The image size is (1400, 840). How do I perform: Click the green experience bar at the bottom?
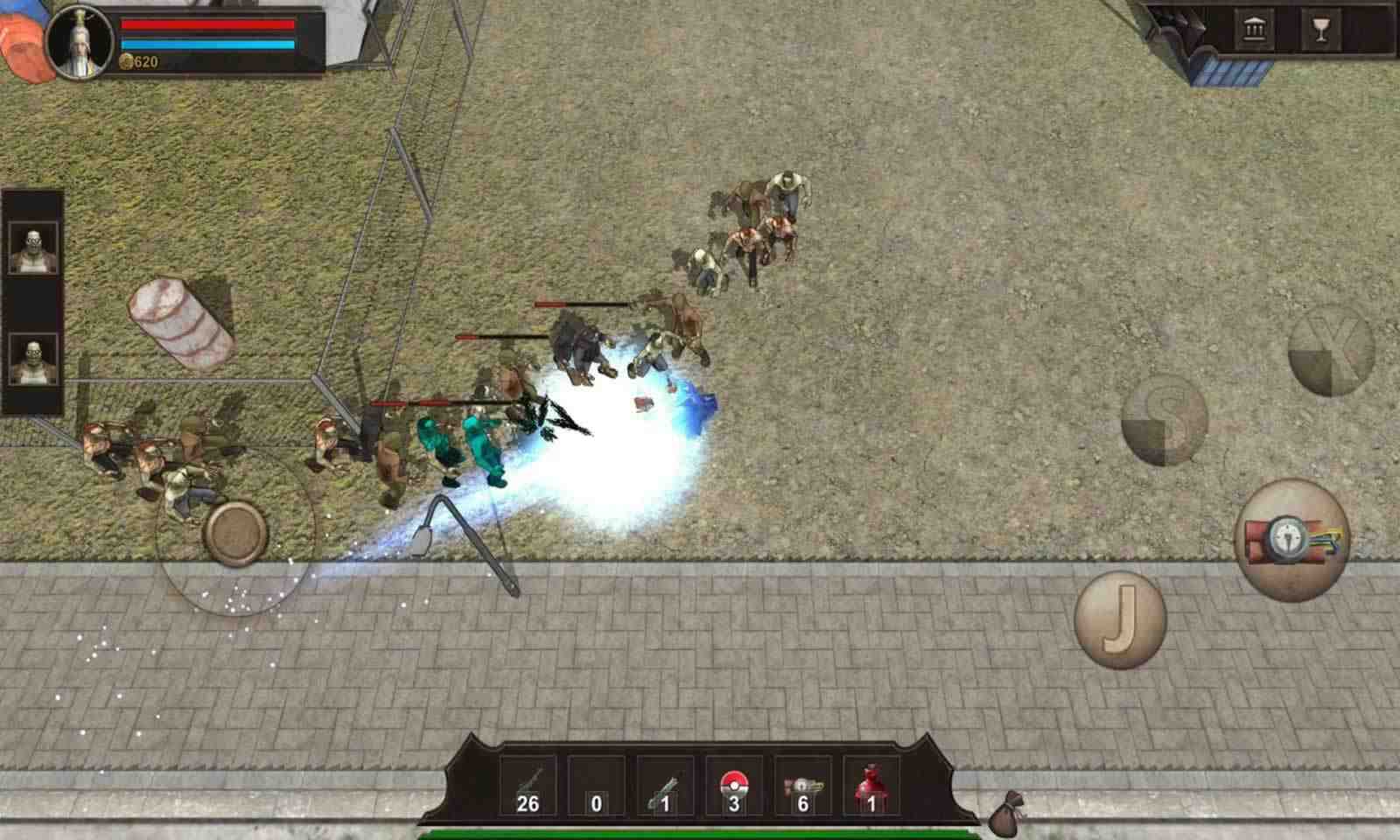[700, 831]
